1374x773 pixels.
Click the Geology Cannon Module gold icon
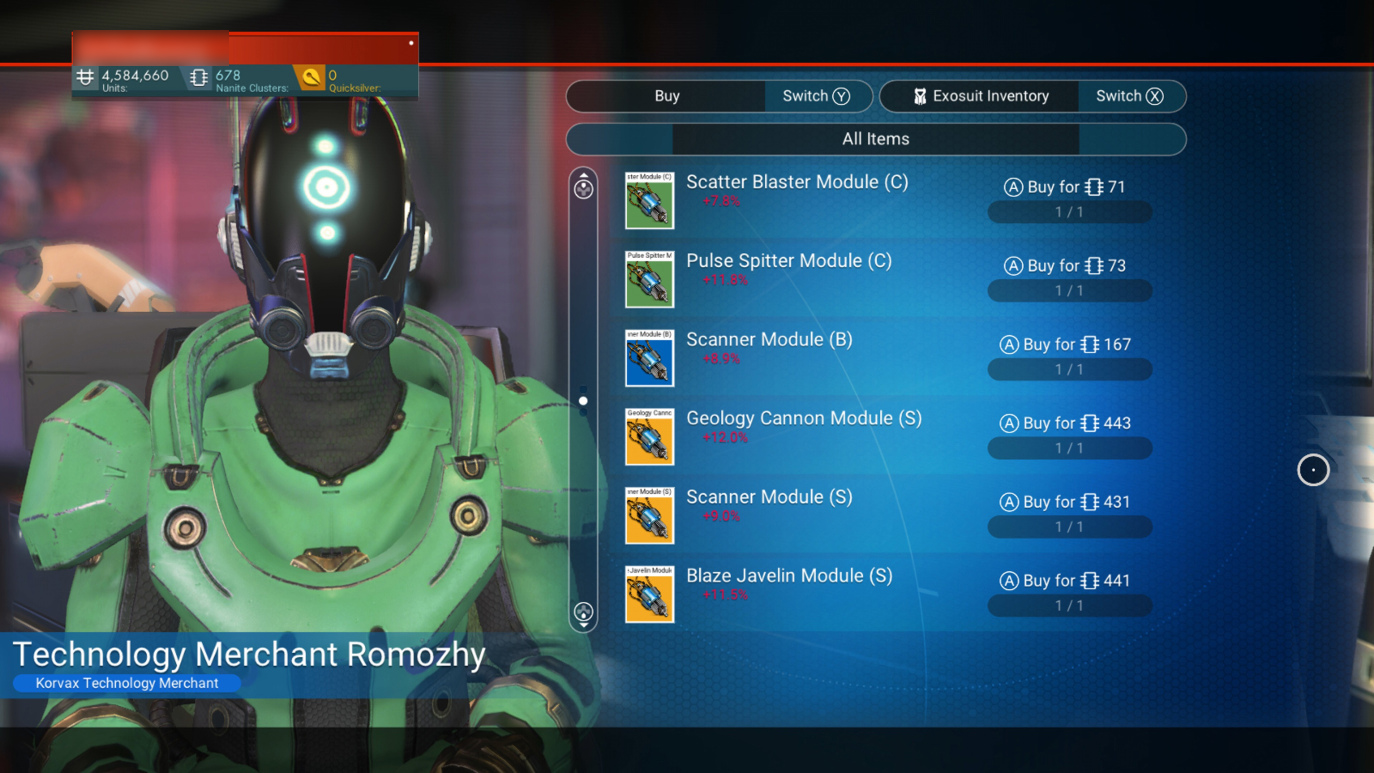[x=650, y=436]
